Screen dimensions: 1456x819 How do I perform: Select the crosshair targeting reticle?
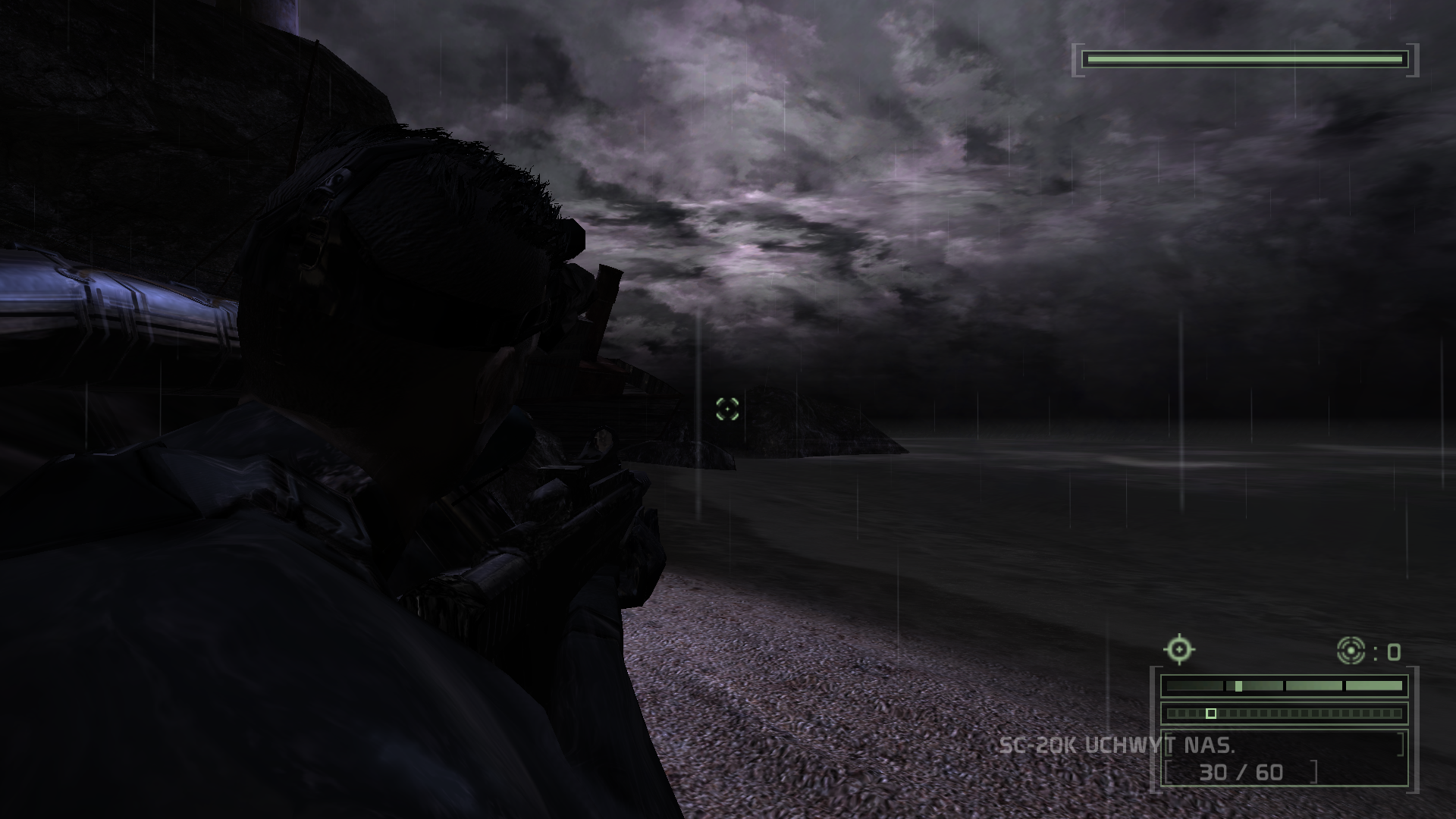tap(726, 409)
